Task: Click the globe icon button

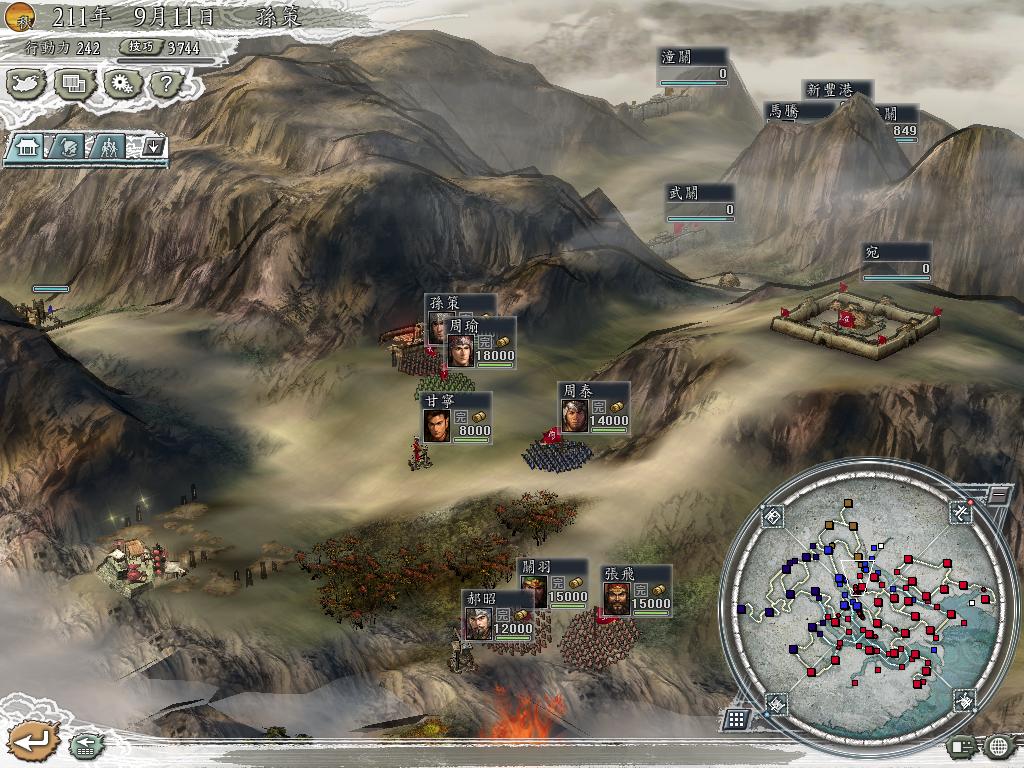Action: coord(998,745)
